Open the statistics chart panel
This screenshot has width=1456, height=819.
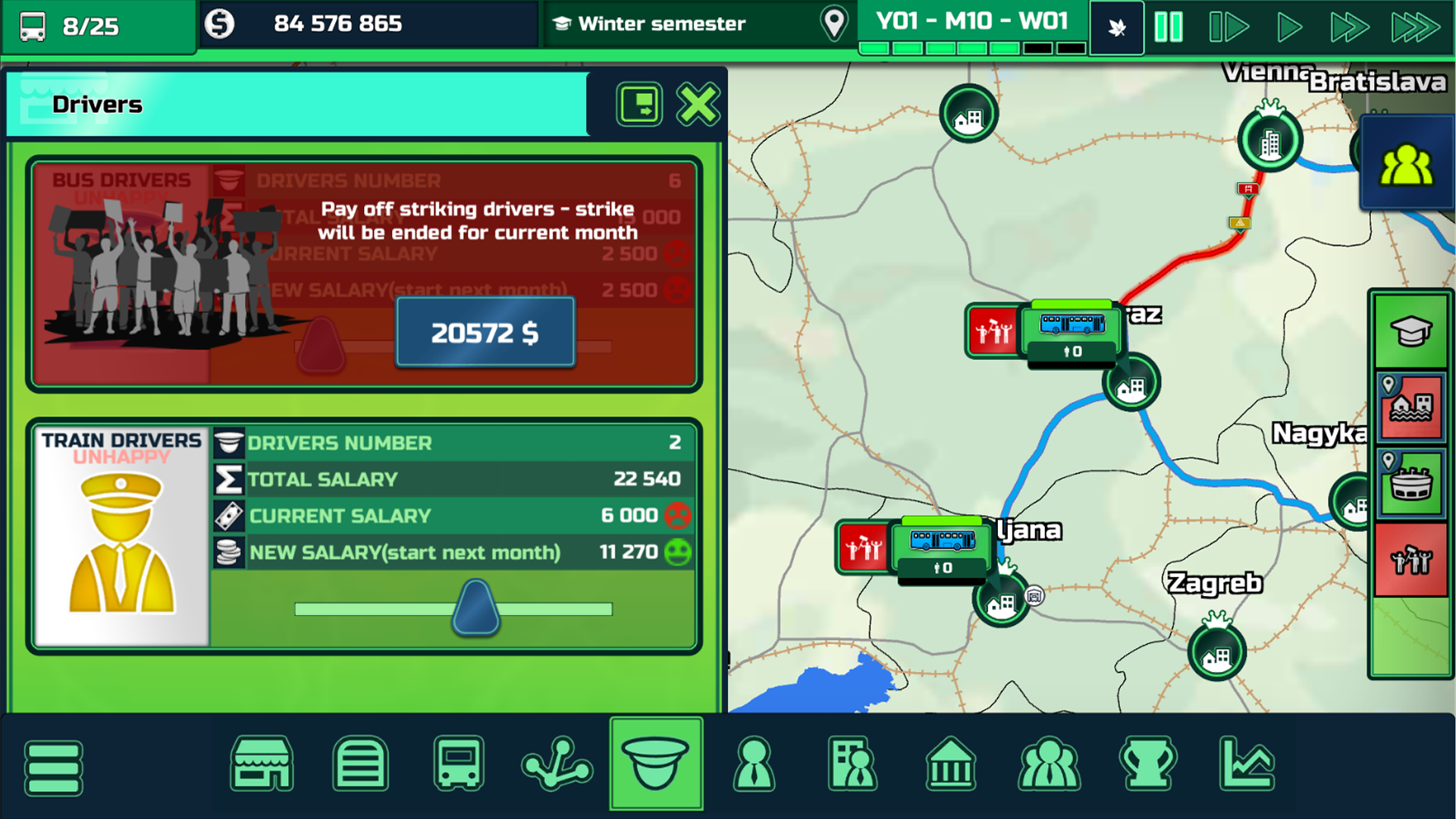click(x=1246, y=764)
